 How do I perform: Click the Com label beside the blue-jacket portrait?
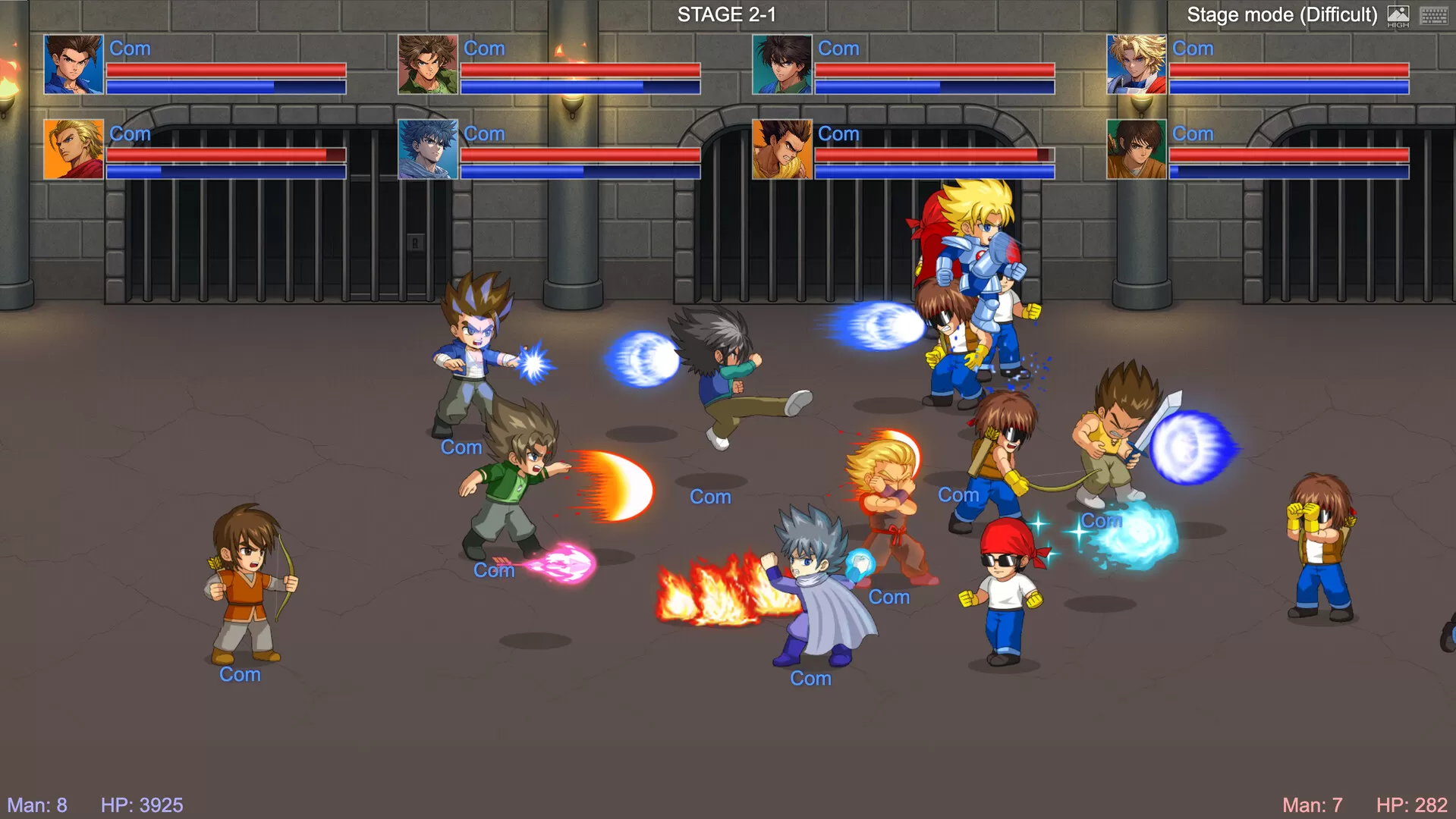[130, 49]
